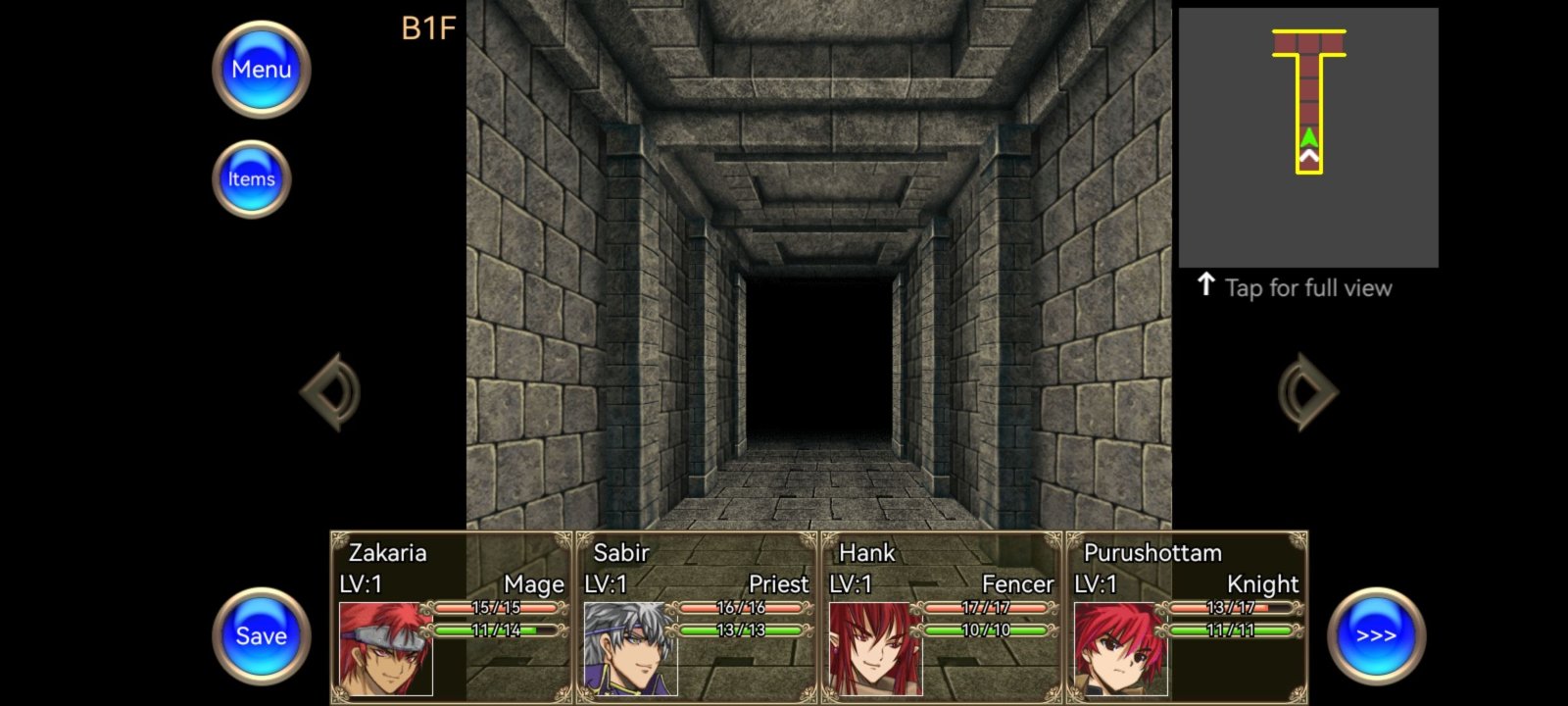
Task: Select Zakaria the Mage's party panel
Action: (452, 618)
